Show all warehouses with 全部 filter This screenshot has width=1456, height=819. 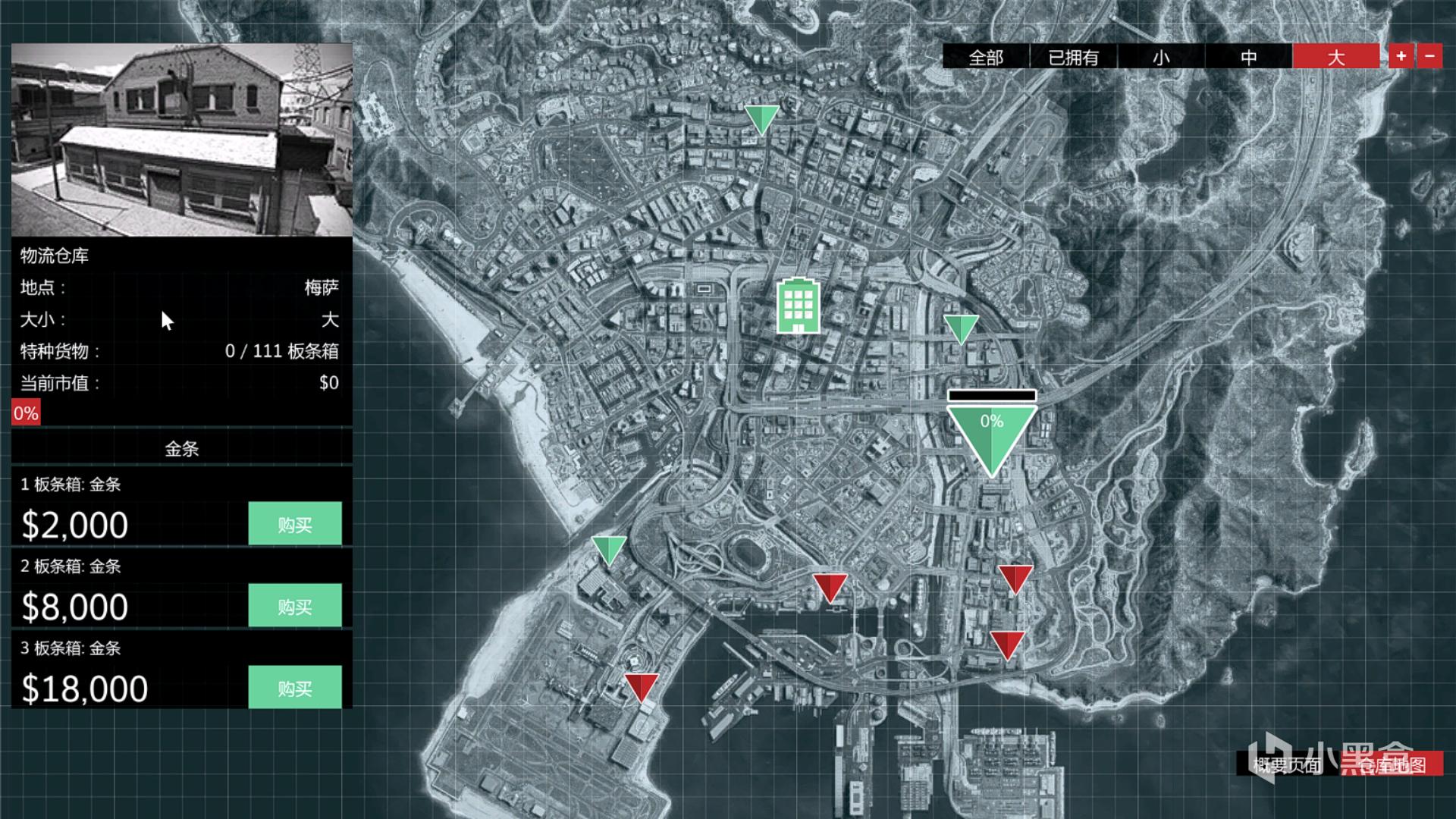point(986,57)
